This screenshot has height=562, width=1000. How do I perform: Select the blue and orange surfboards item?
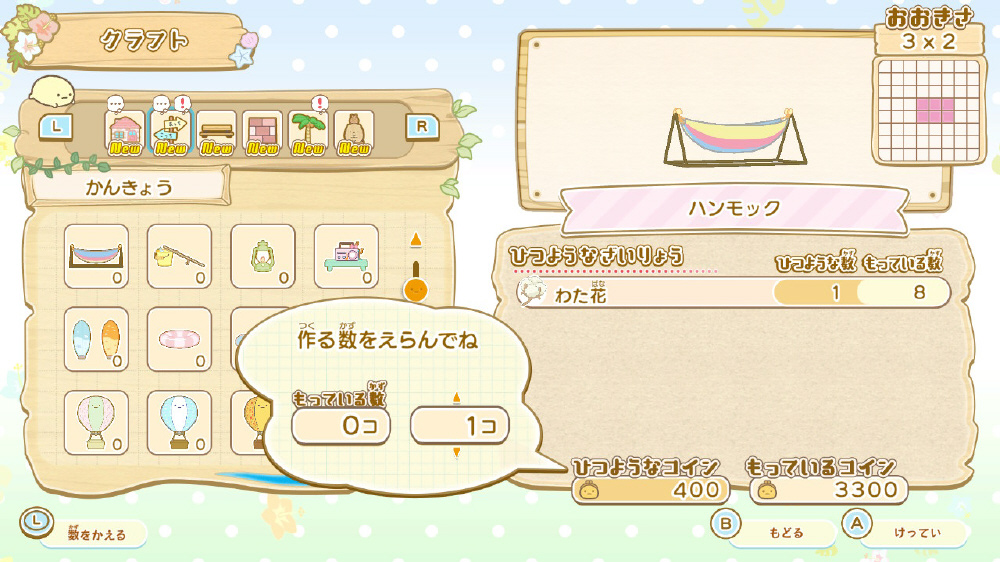click(x=96, y=339)
